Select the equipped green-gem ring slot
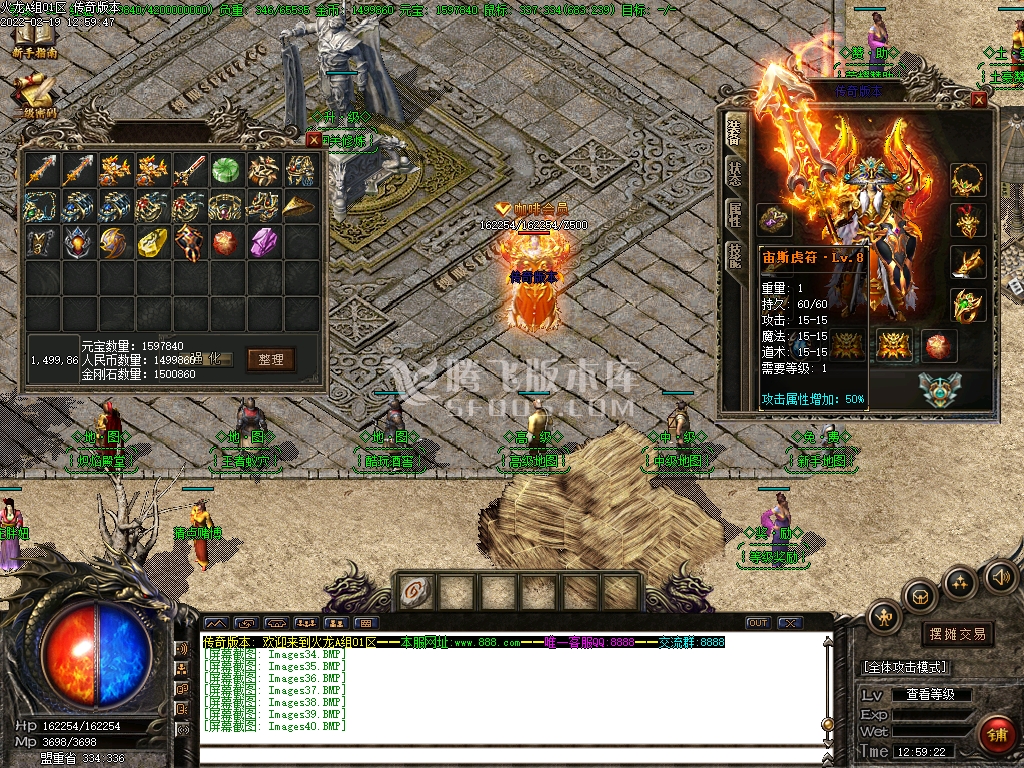 click(x=967, y=305)
